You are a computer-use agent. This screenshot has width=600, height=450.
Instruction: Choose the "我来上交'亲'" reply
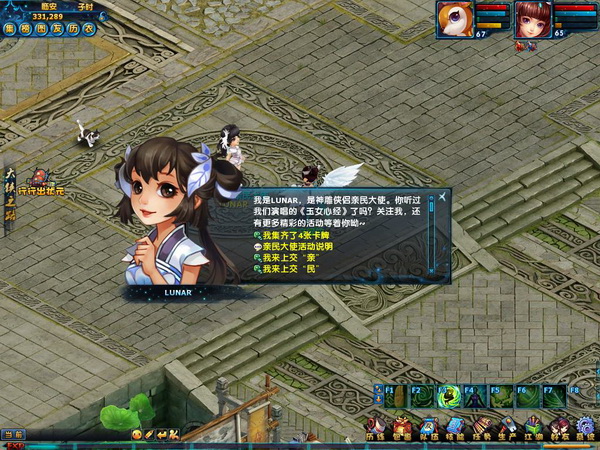pyautogui.click(x=286, y=257)
